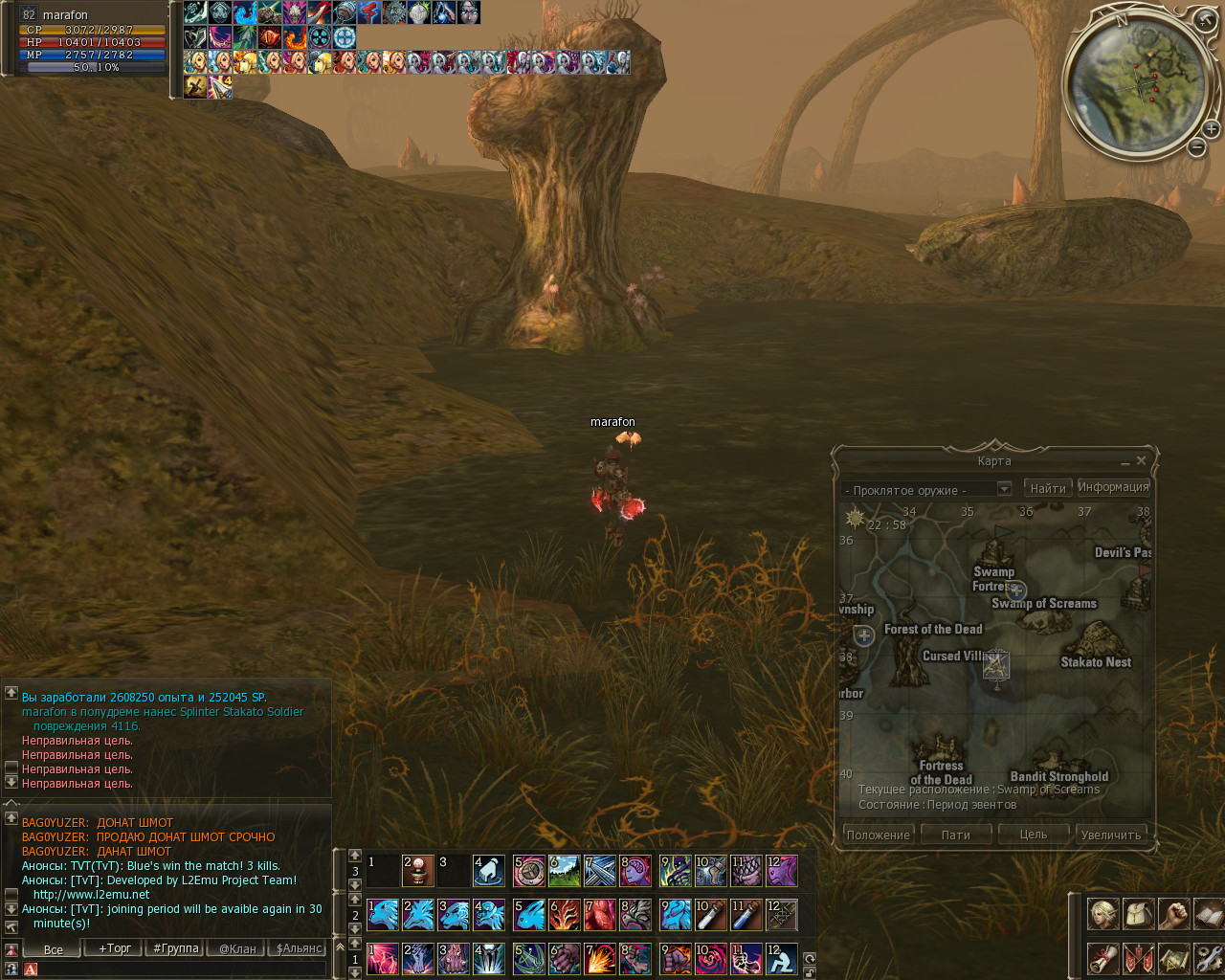Enlarge the map with Увеличить
Image resolution: width=1225 pixels, height=980 pixels.
1110,835
